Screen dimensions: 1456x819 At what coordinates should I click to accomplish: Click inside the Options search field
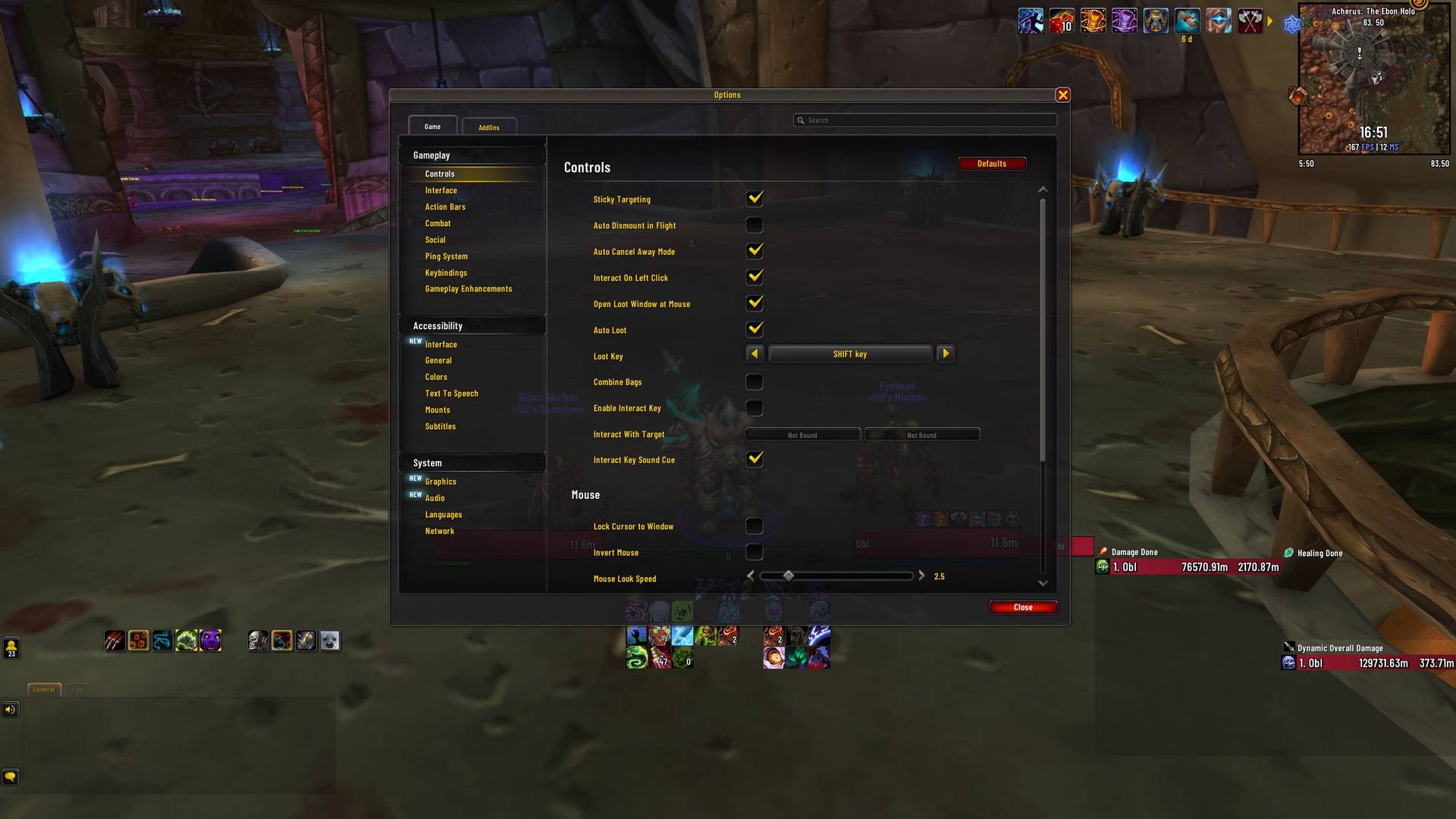tap(925, 120)
